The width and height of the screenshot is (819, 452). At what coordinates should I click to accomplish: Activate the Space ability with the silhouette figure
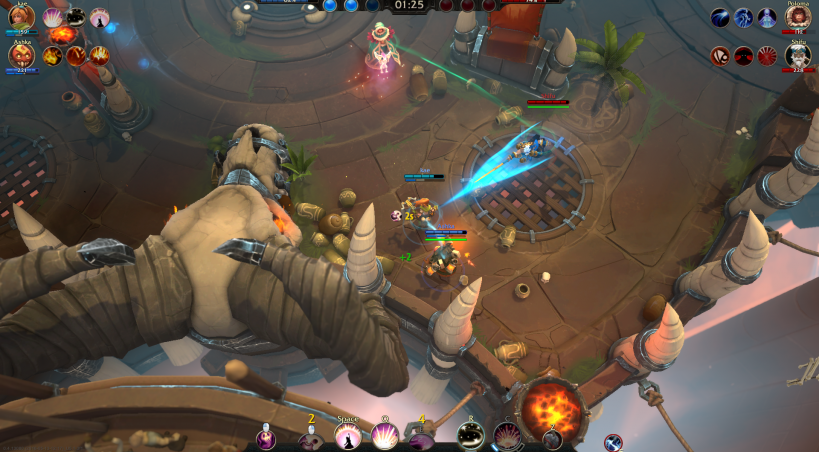347,436
